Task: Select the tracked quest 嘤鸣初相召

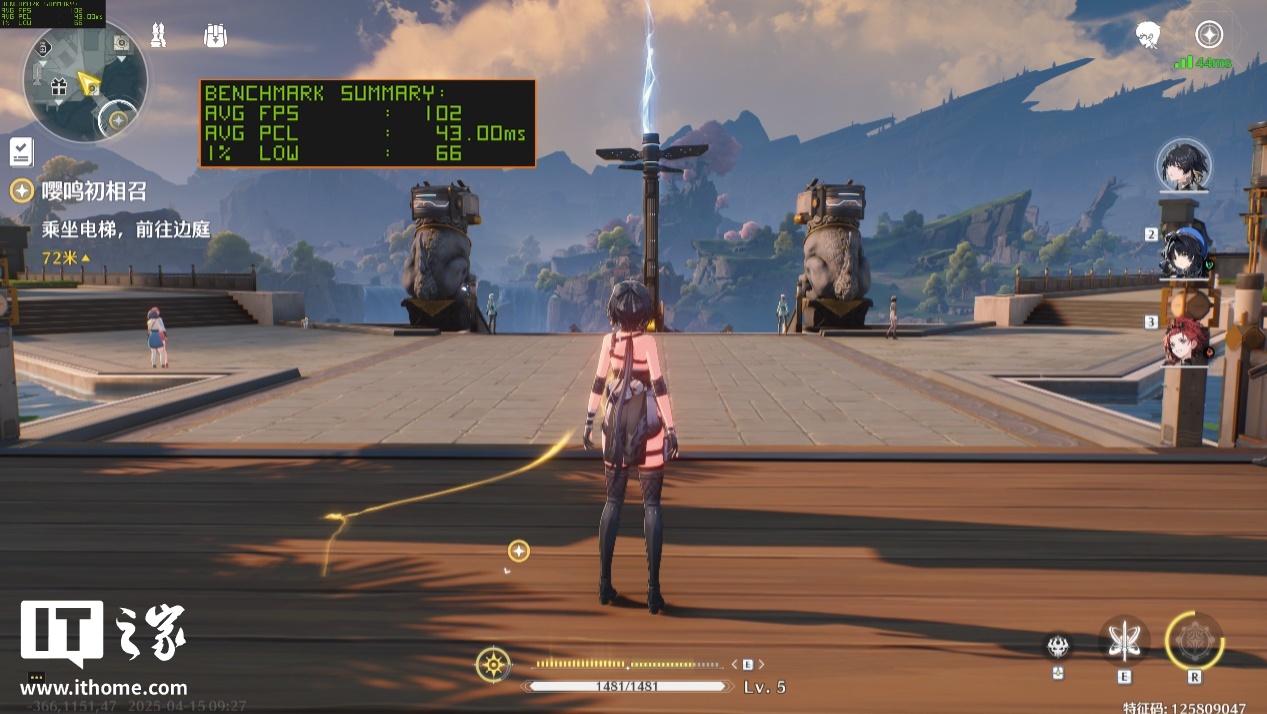Action: coord(93,191)
